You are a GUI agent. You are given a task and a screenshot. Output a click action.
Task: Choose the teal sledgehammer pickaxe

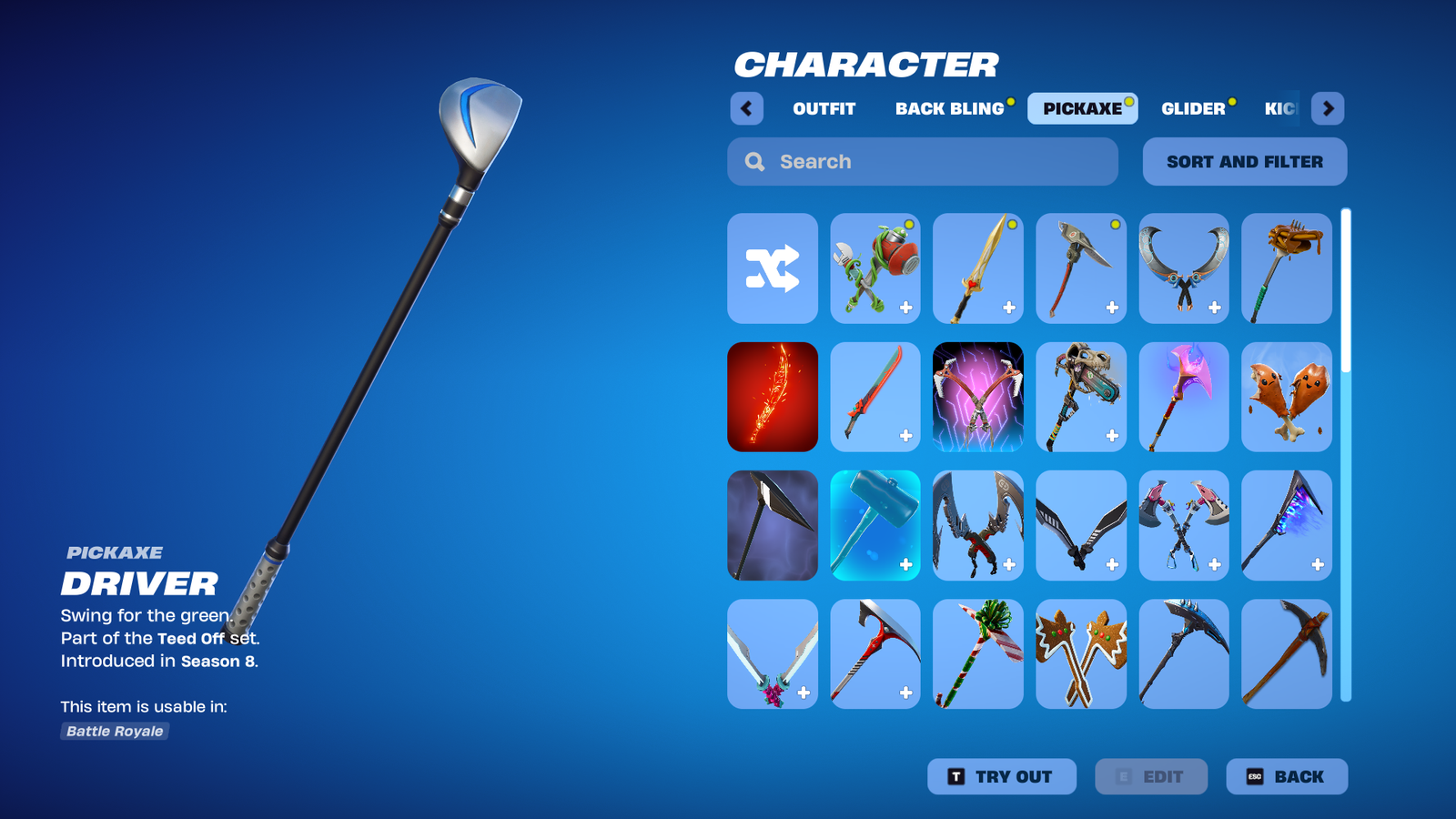(875, 525)
